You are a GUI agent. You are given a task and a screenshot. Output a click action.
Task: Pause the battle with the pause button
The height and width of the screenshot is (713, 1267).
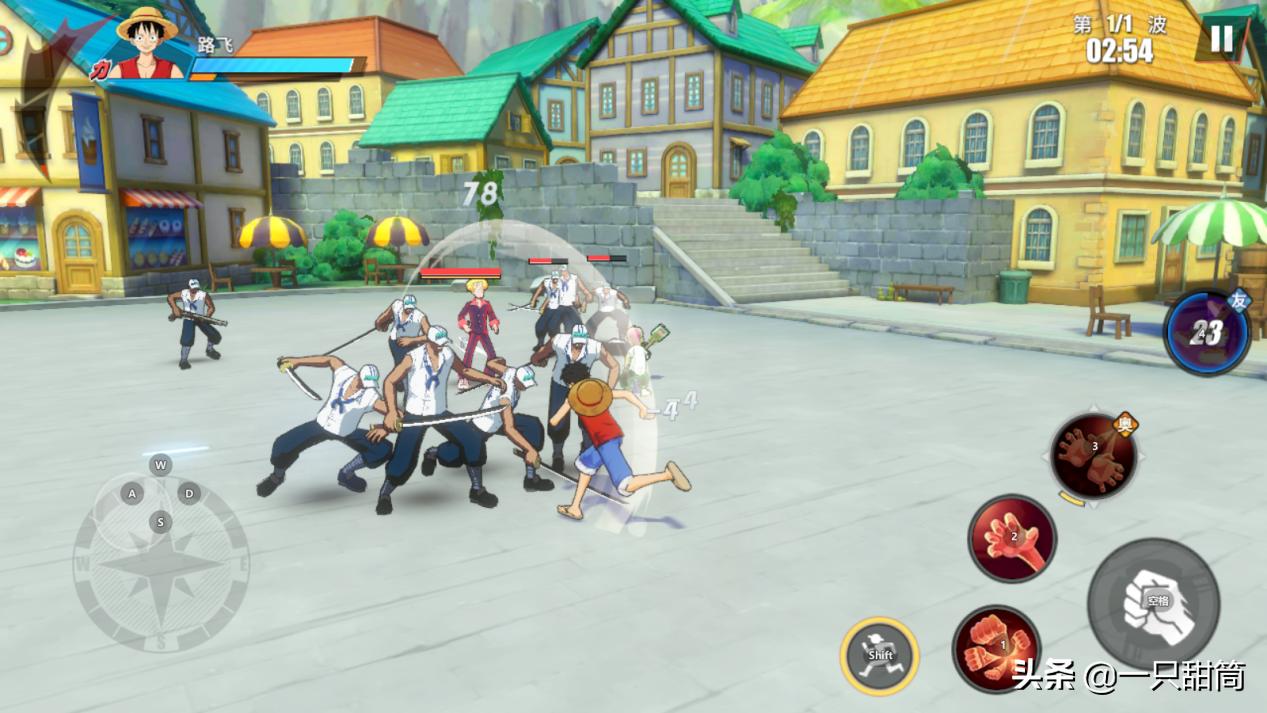pos(1221,39)
